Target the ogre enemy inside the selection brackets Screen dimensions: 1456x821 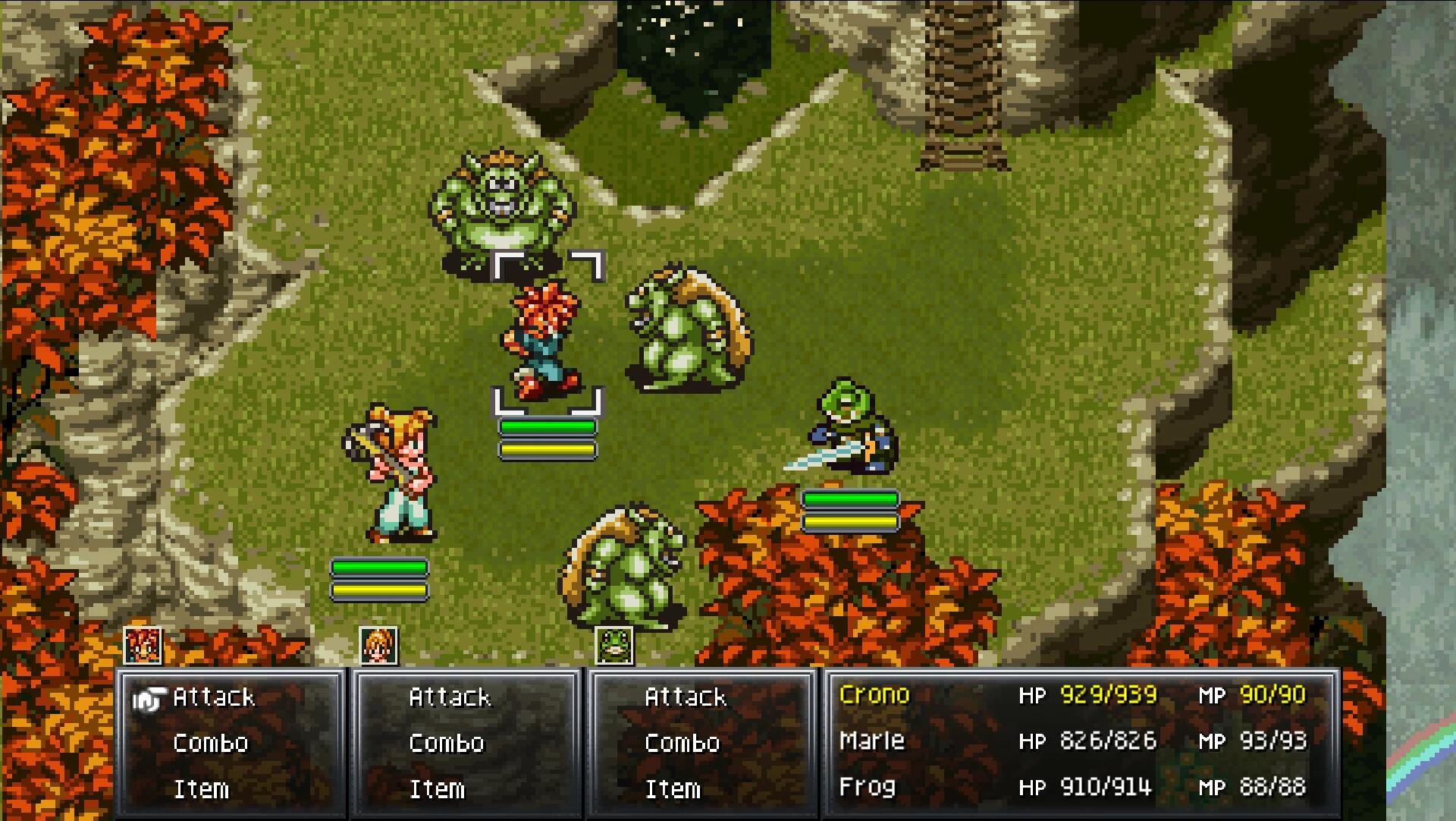click(502, 205)
